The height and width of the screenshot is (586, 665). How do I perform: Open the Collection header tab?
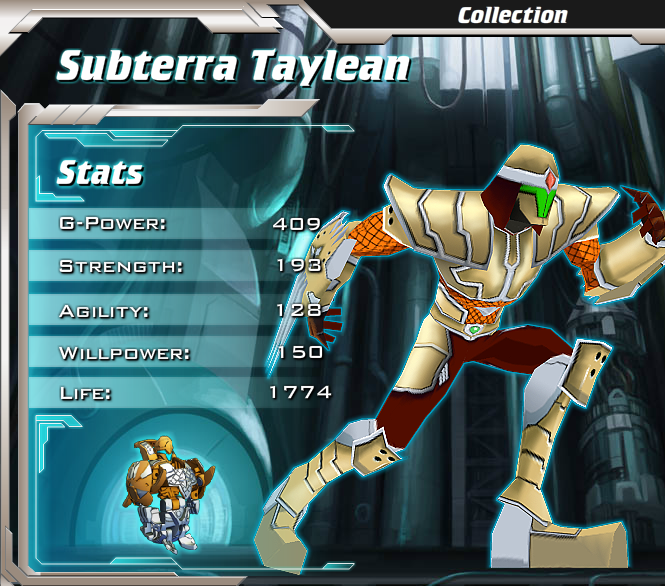click(512, 15)
